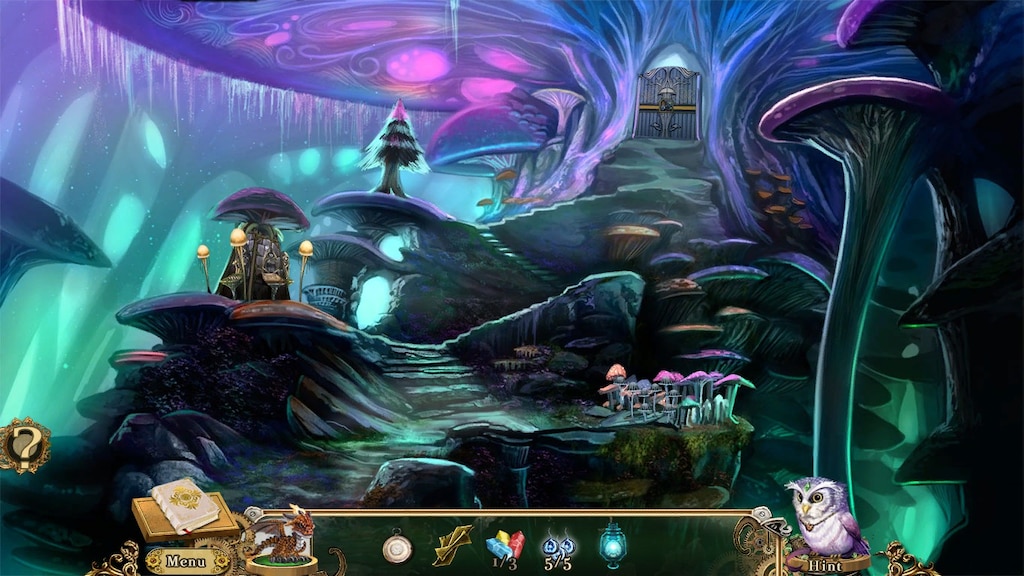The height and width of the screenshot is (576, 1024).
Task: Click the Menu button
Action: 186,561
